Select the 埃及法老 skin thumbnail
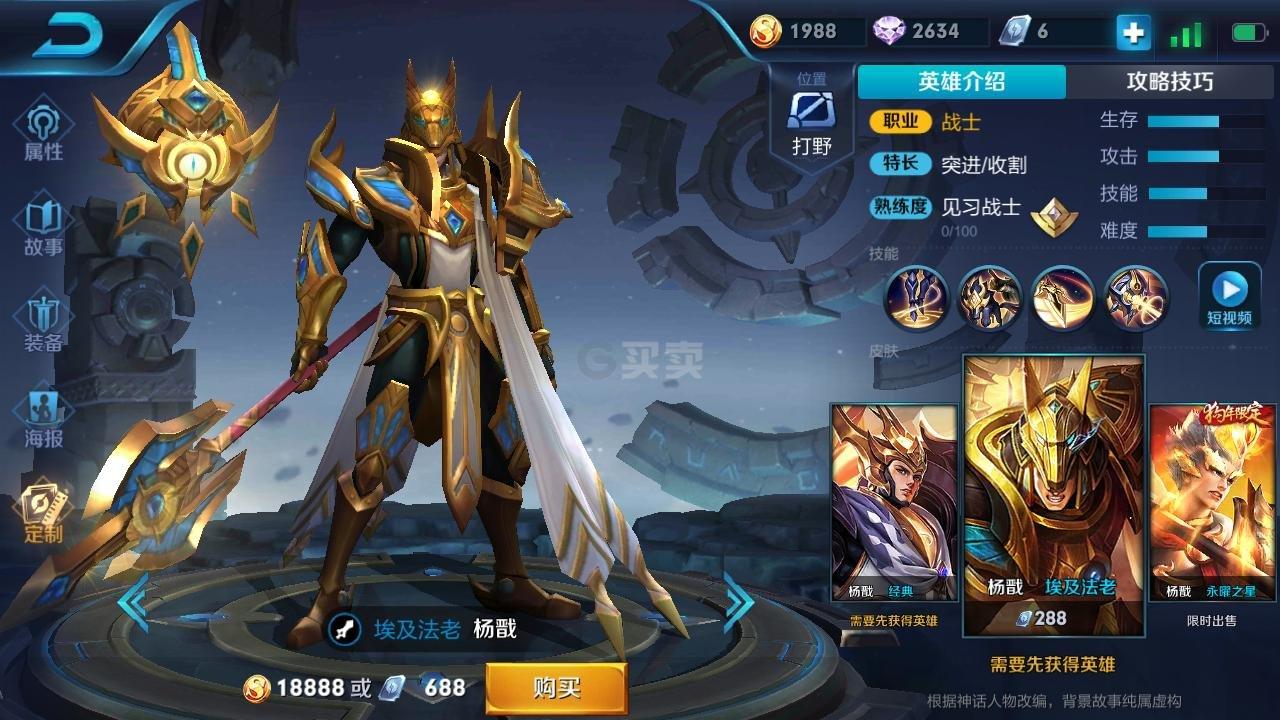Screen dimensions: 1280x720 1053,495
